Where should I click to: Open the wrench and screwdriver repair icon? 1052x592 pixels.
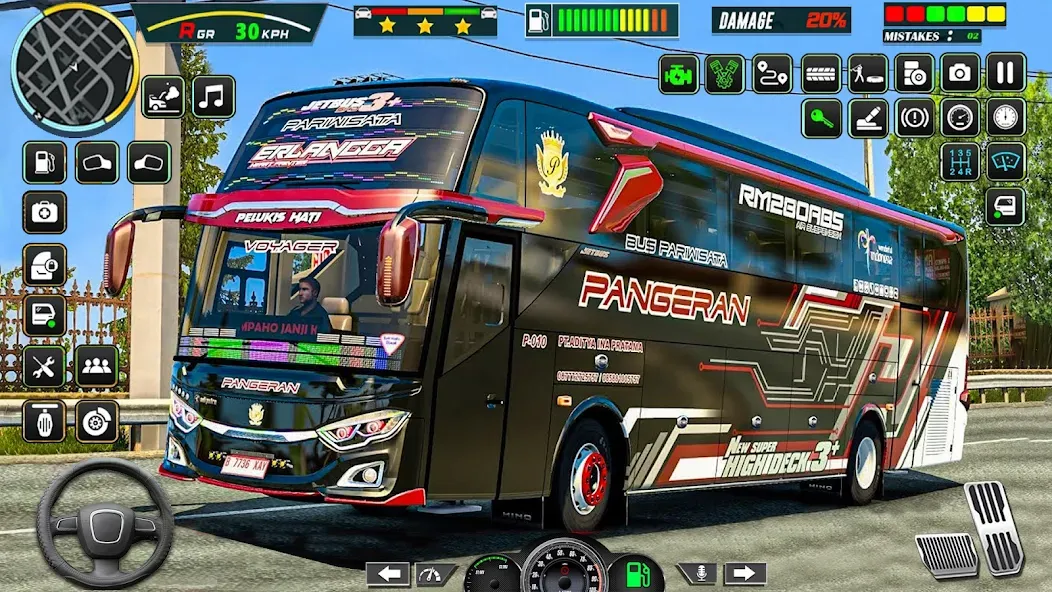[x=44, y=367]
